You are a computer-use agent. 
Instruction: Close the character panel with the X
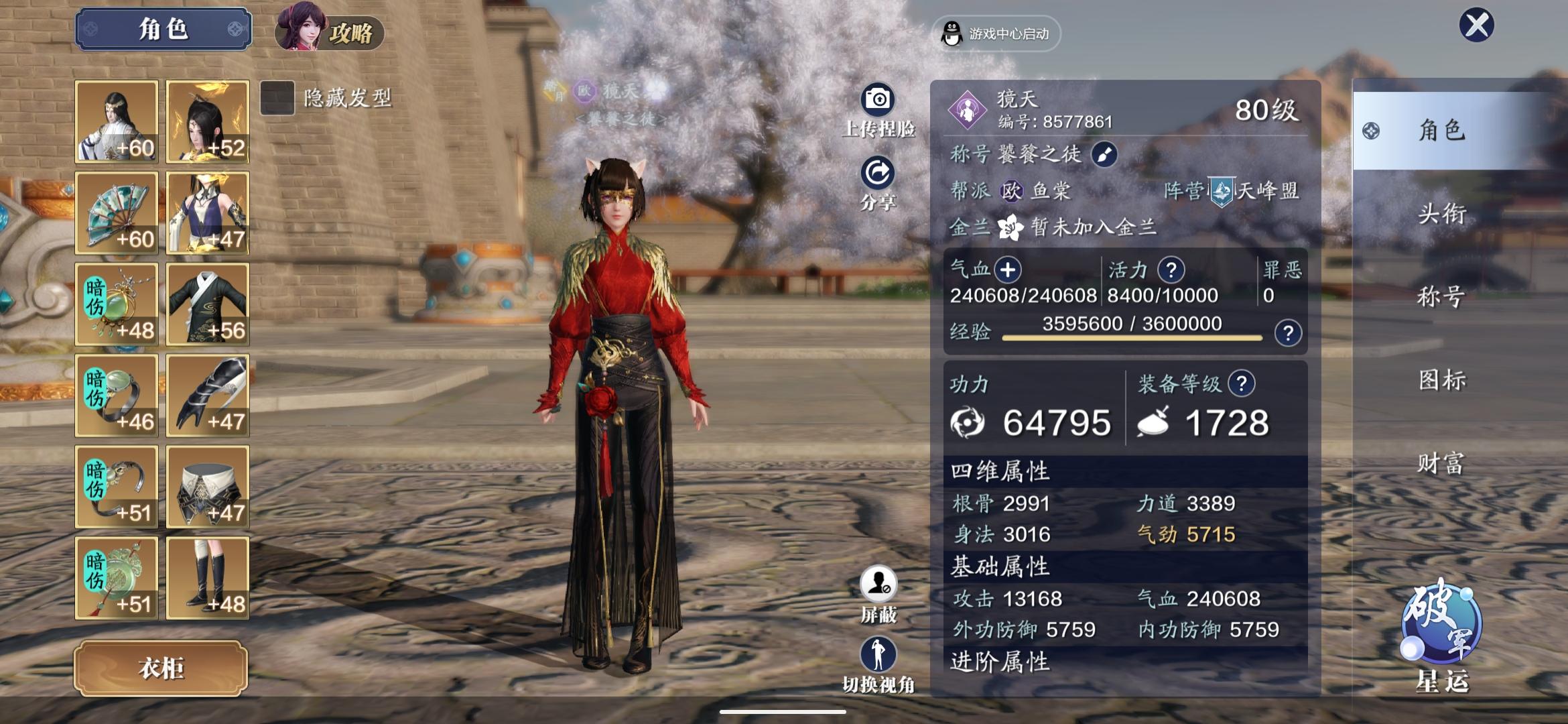(1477, 25)
